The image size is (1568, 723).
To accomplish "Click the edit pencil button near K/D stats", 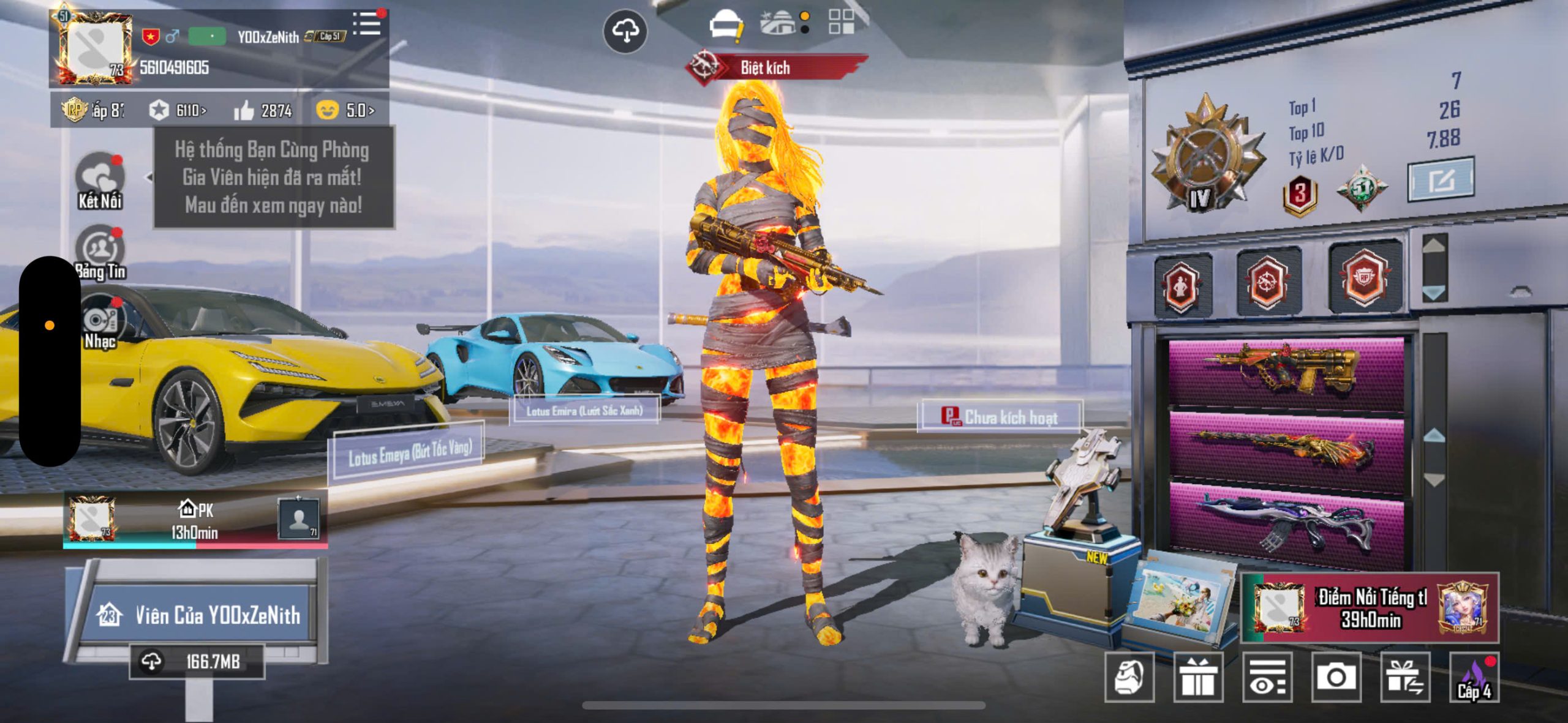I will [x=1440, y=180].
